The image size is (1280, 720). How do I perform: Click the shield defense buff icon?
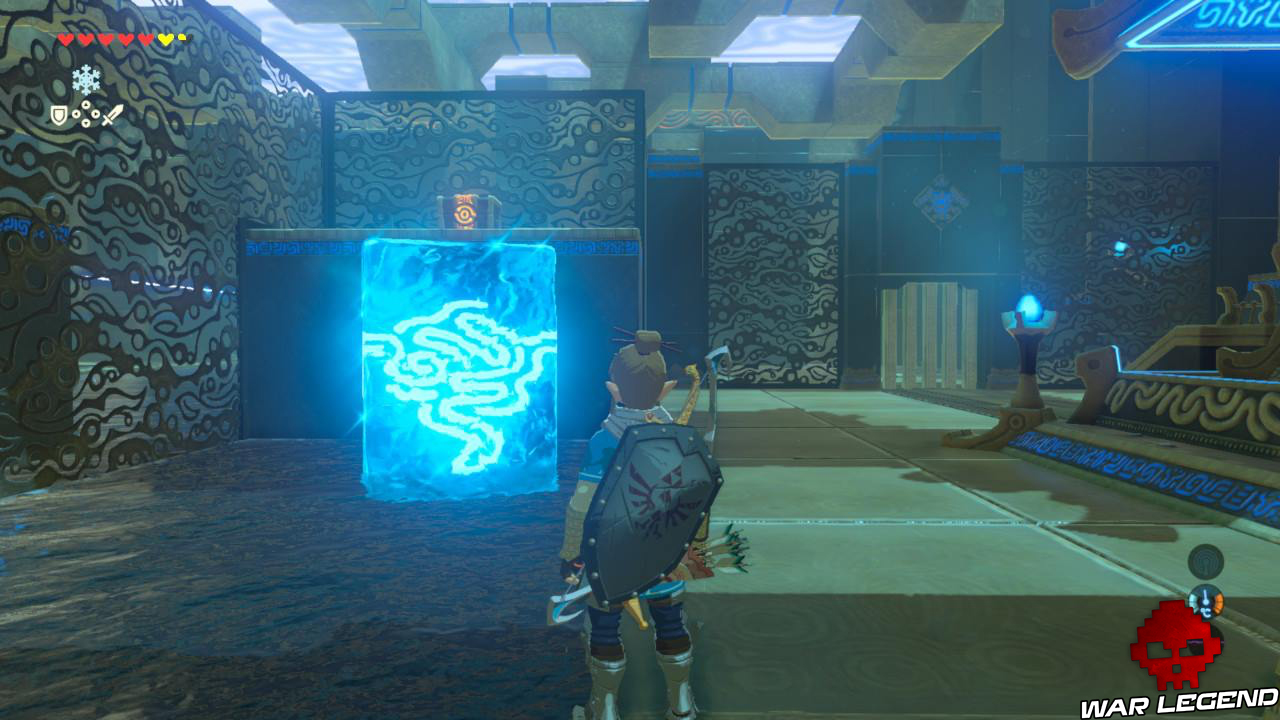57,114
